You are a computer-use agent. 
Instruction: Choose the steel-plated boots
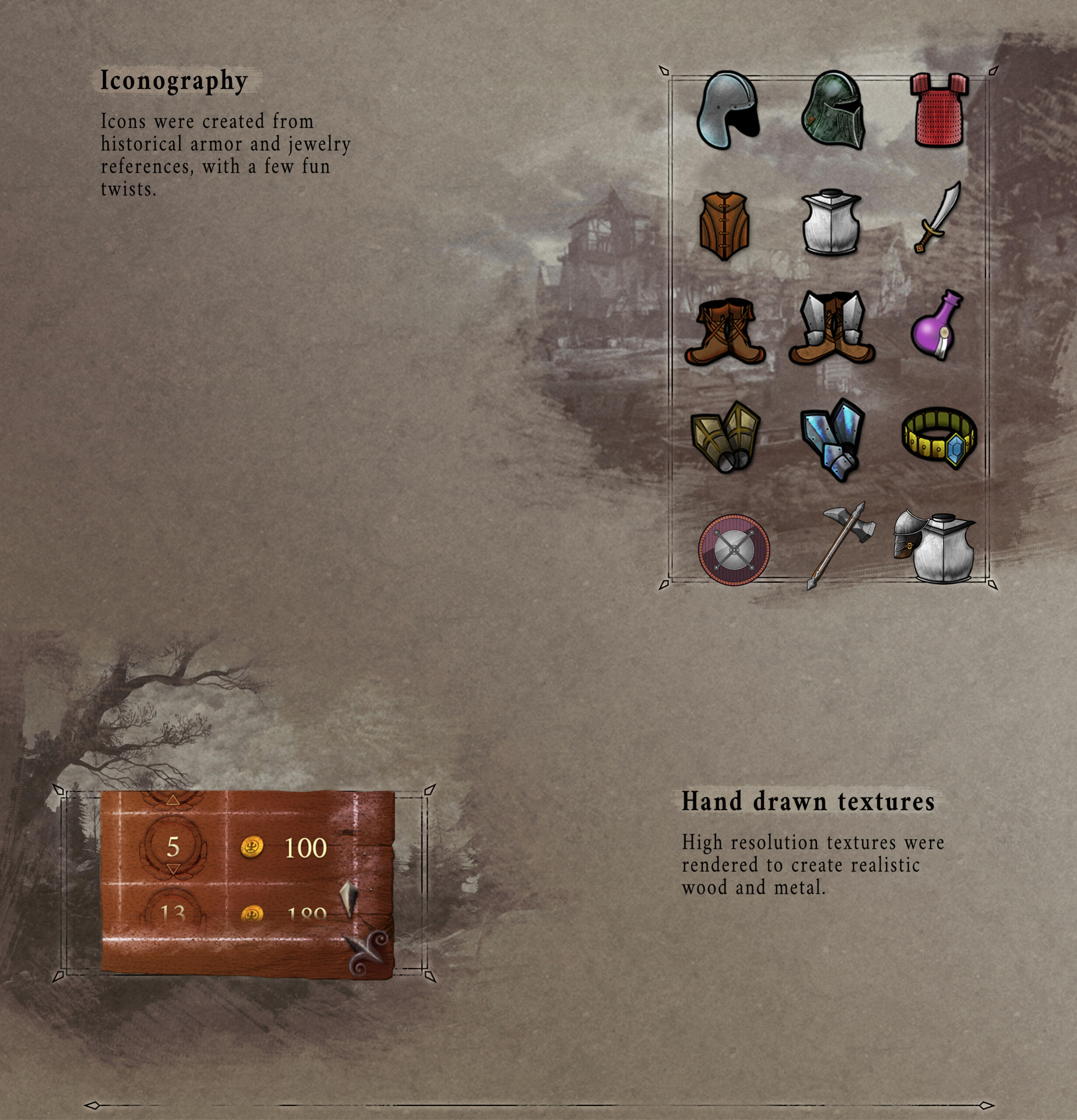(832, 329)
